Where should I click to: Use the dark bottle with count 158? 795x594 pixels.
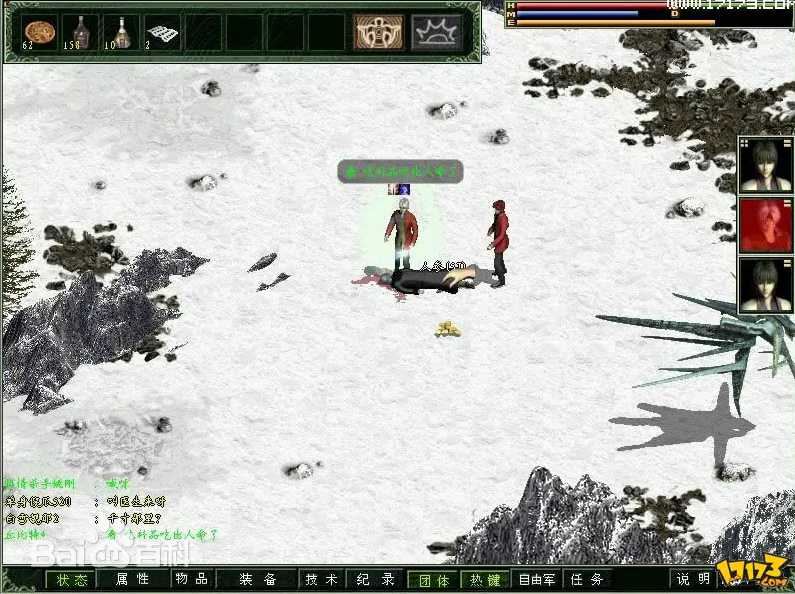[x=79, y=31]
